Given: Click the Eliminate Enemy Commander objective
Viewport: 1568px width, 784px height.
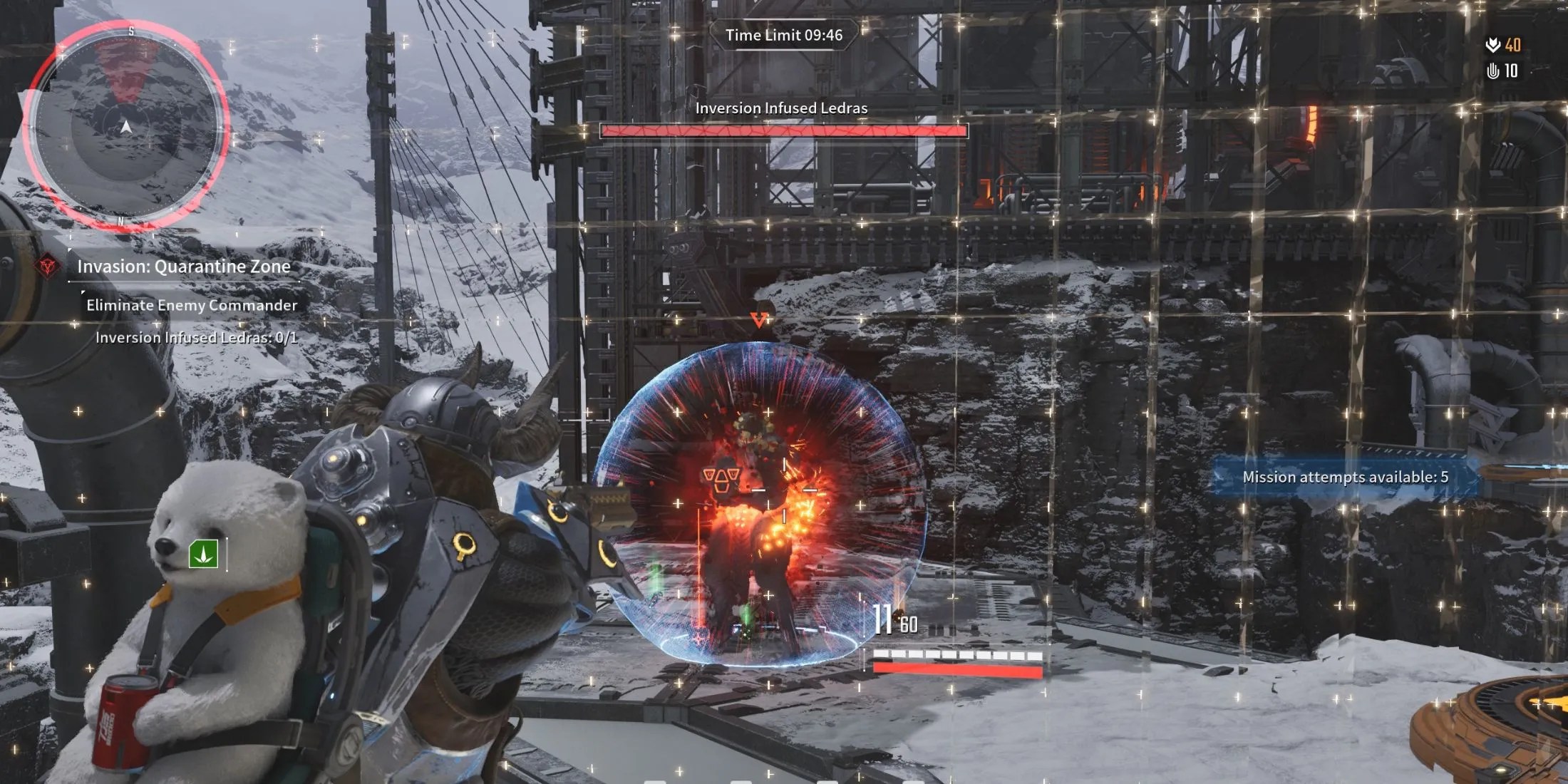Looking at the screenshot, I should [192, 305].
